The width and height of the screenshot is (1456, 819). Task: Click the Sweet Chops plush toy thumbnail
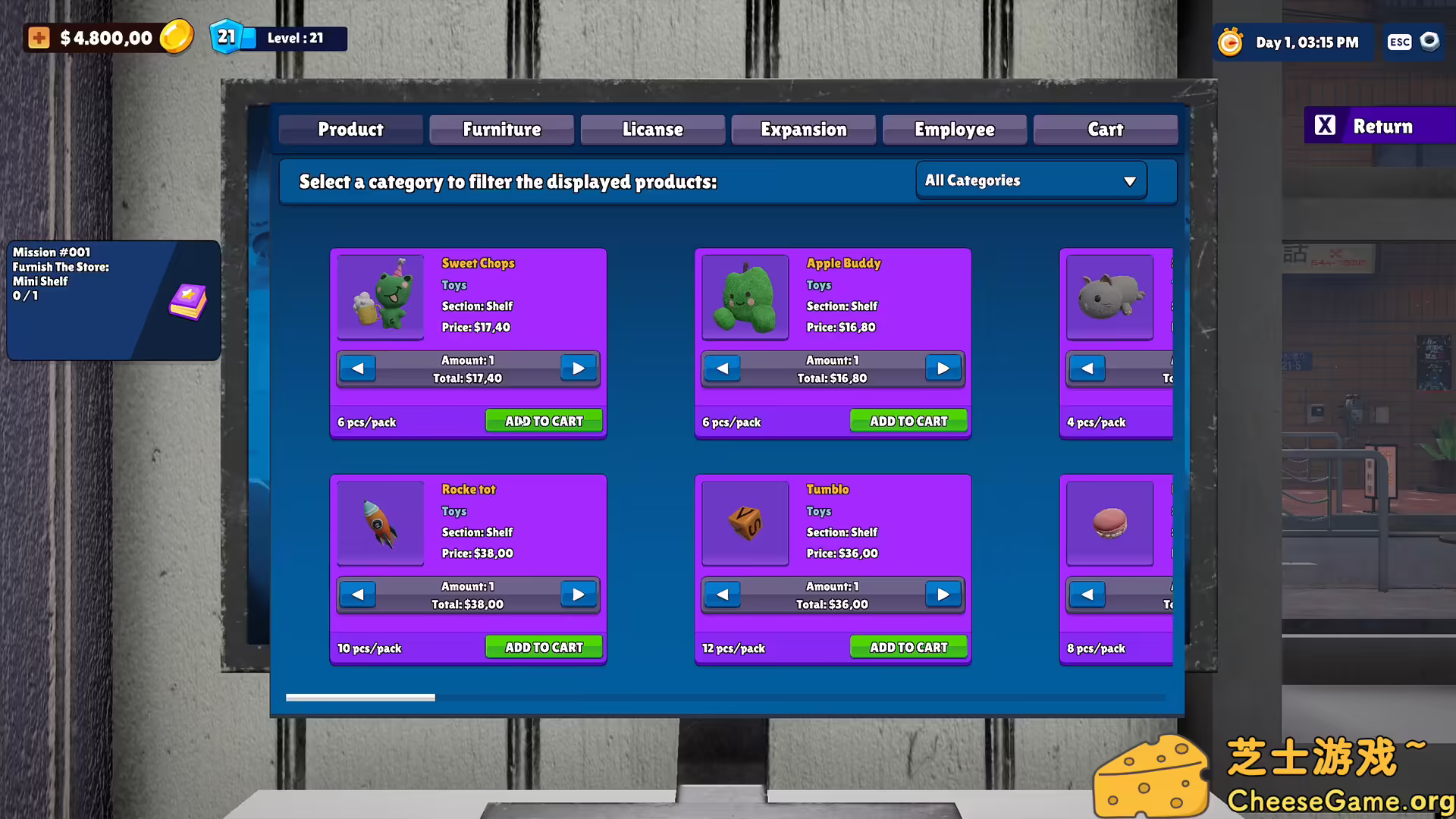click(x=381, y=297)
